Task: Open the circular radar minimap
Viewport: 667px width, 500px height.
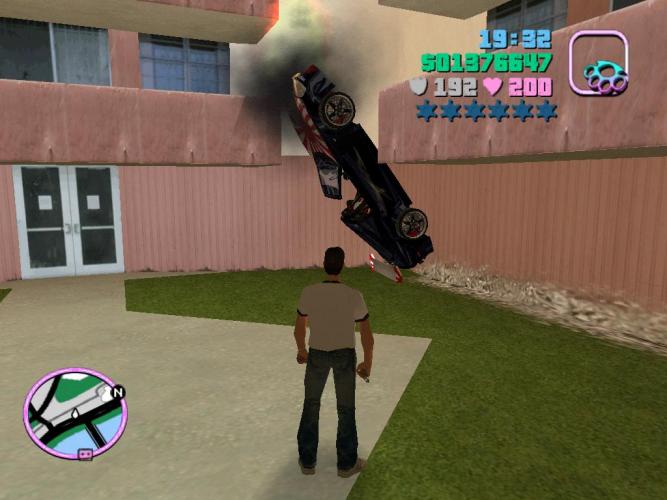Action: point(75,412)
